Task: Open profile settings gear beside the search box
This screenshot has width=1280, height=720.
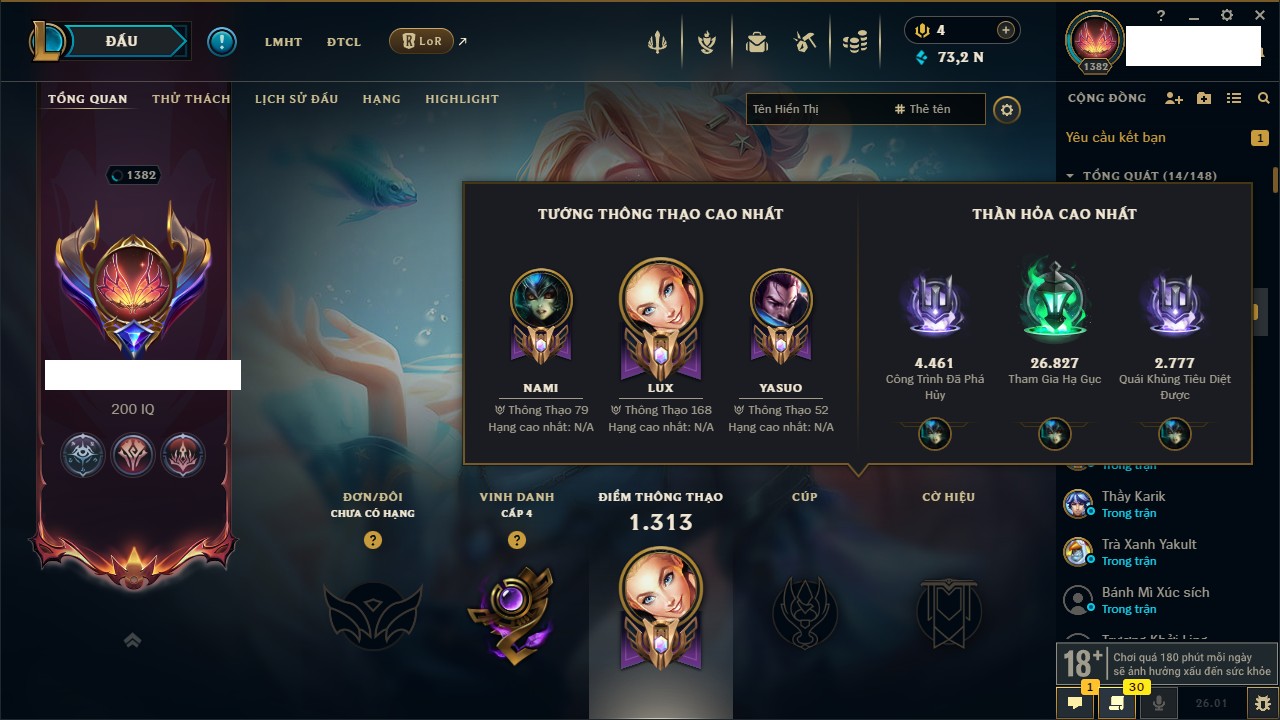Action: coord(1007,109)
